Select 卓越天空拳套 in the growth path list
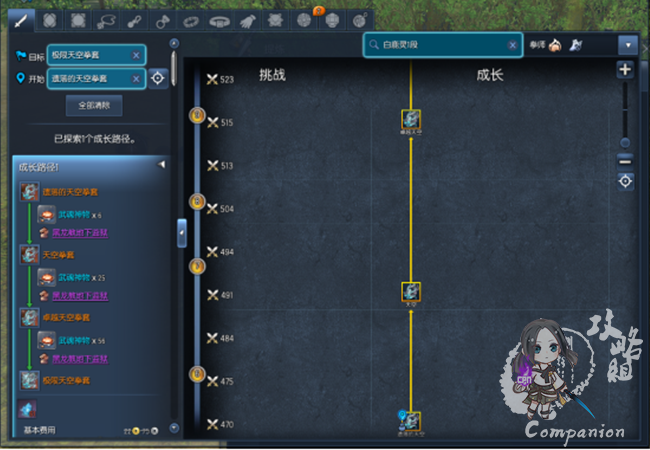The image size is (650, 450). [65, 317]
